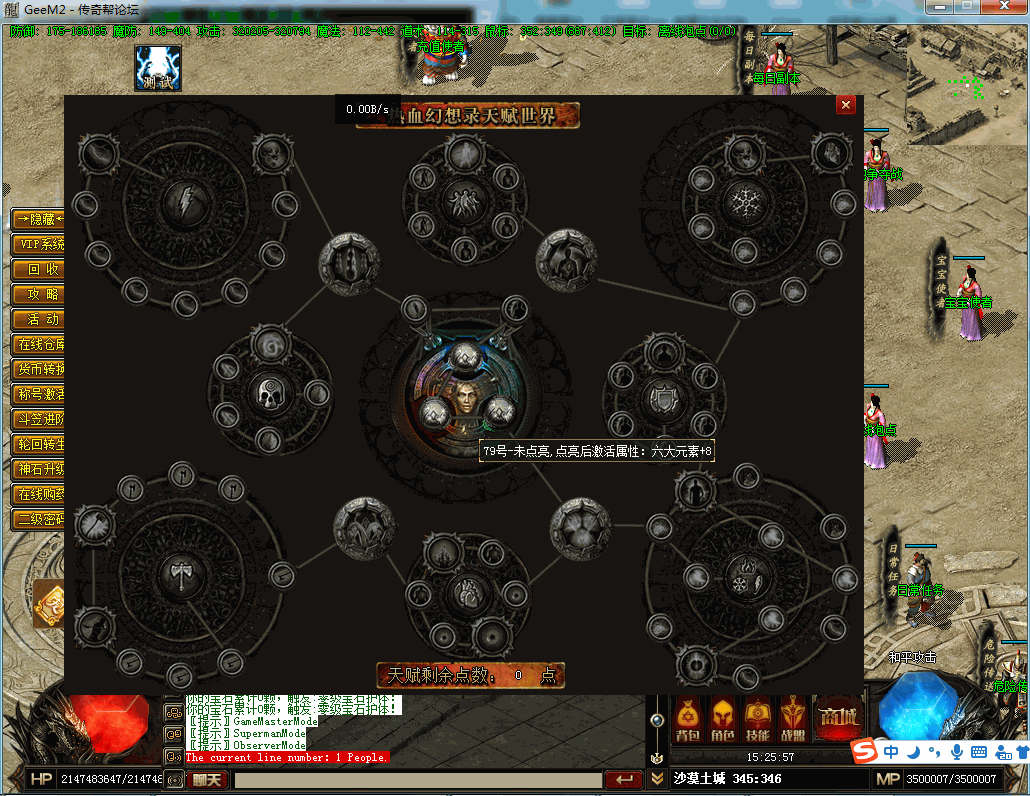Open the 技能 skills panel
Screen dimensions: 1030x796
point(757,720)
